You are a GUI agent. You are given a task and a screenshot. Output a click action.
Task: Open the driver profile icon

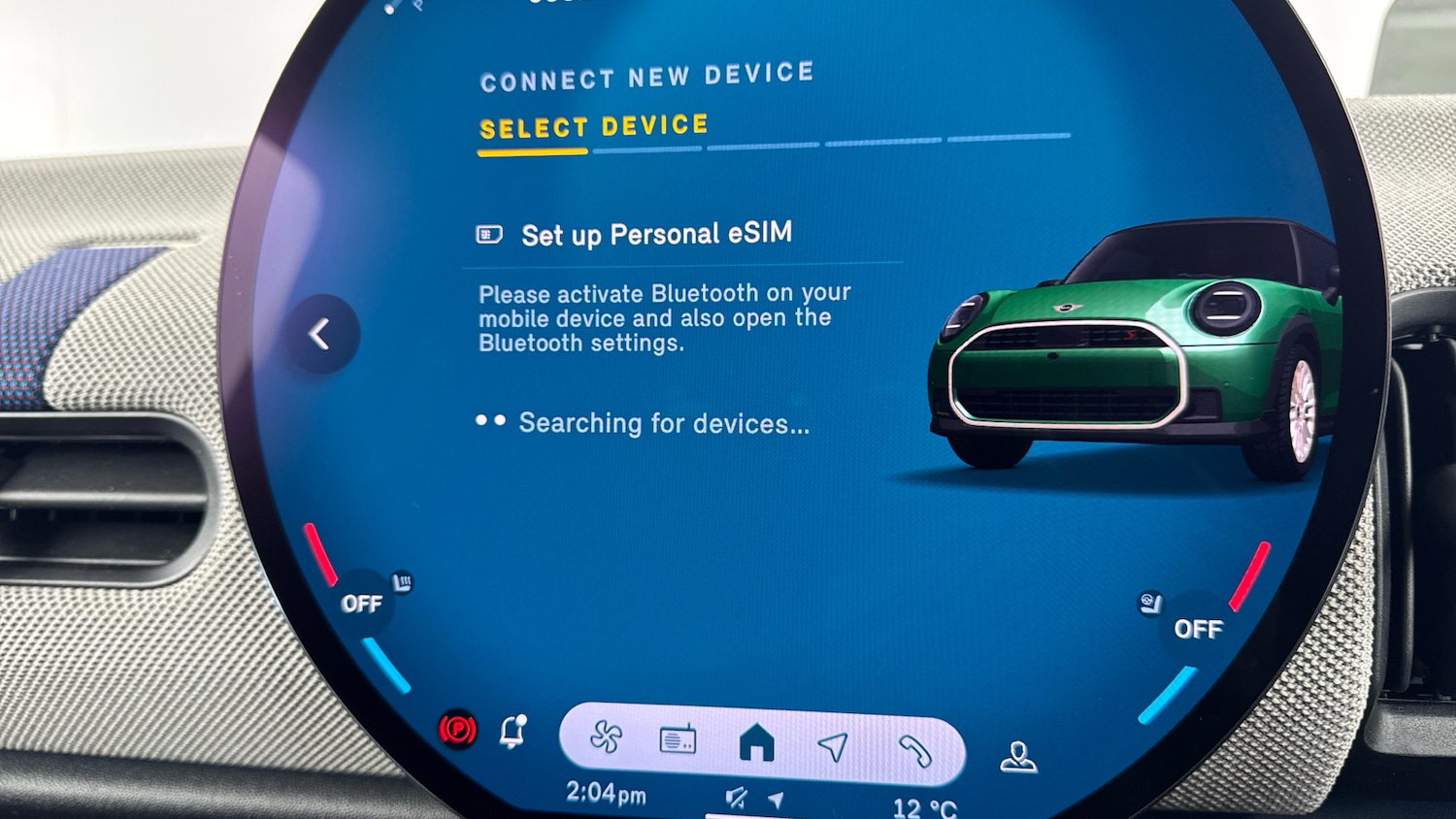(x=1017, y=757)
